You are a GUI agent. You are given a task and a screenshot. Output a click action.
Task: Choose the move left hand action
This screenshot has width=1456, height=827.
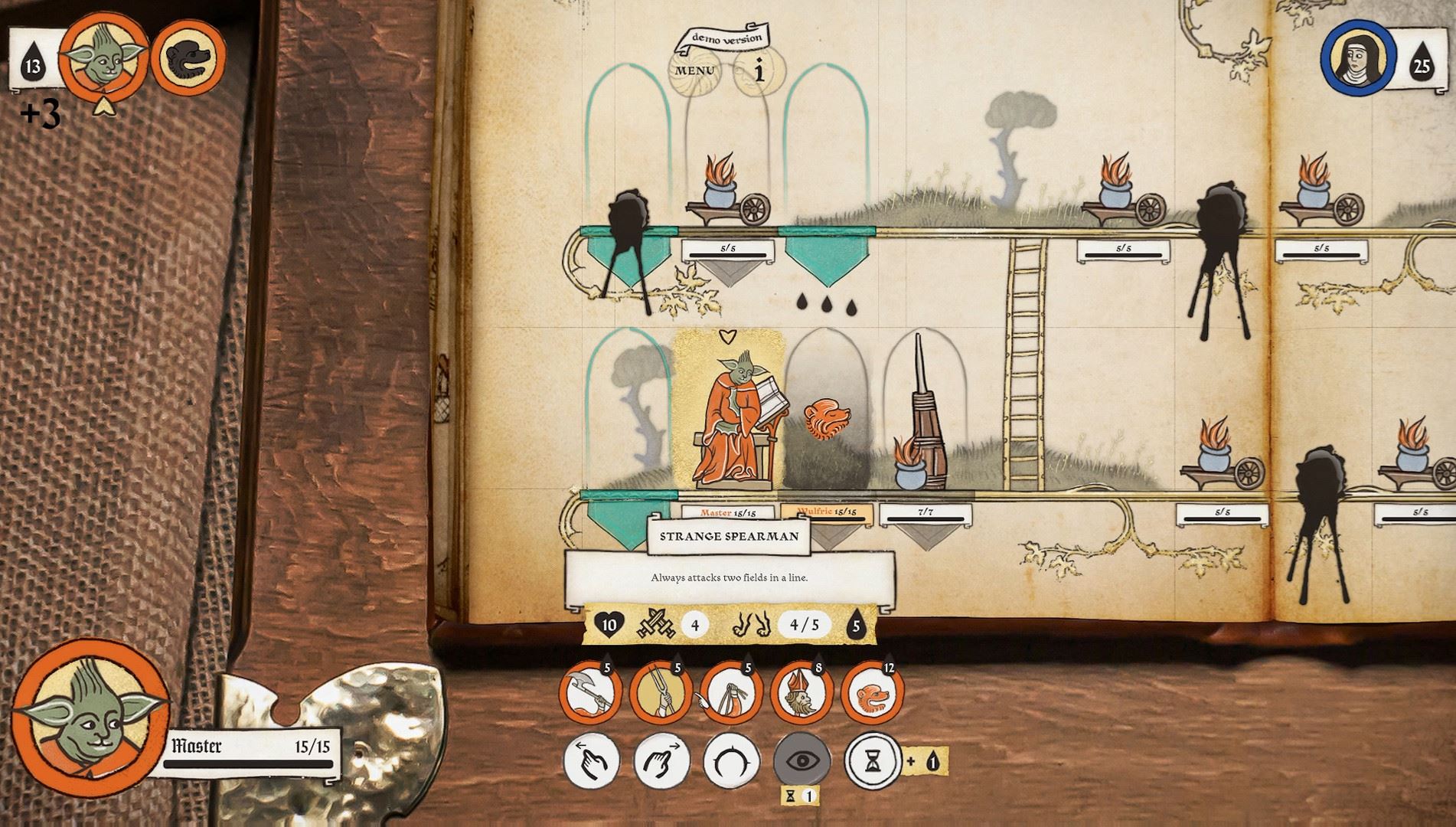592,762
